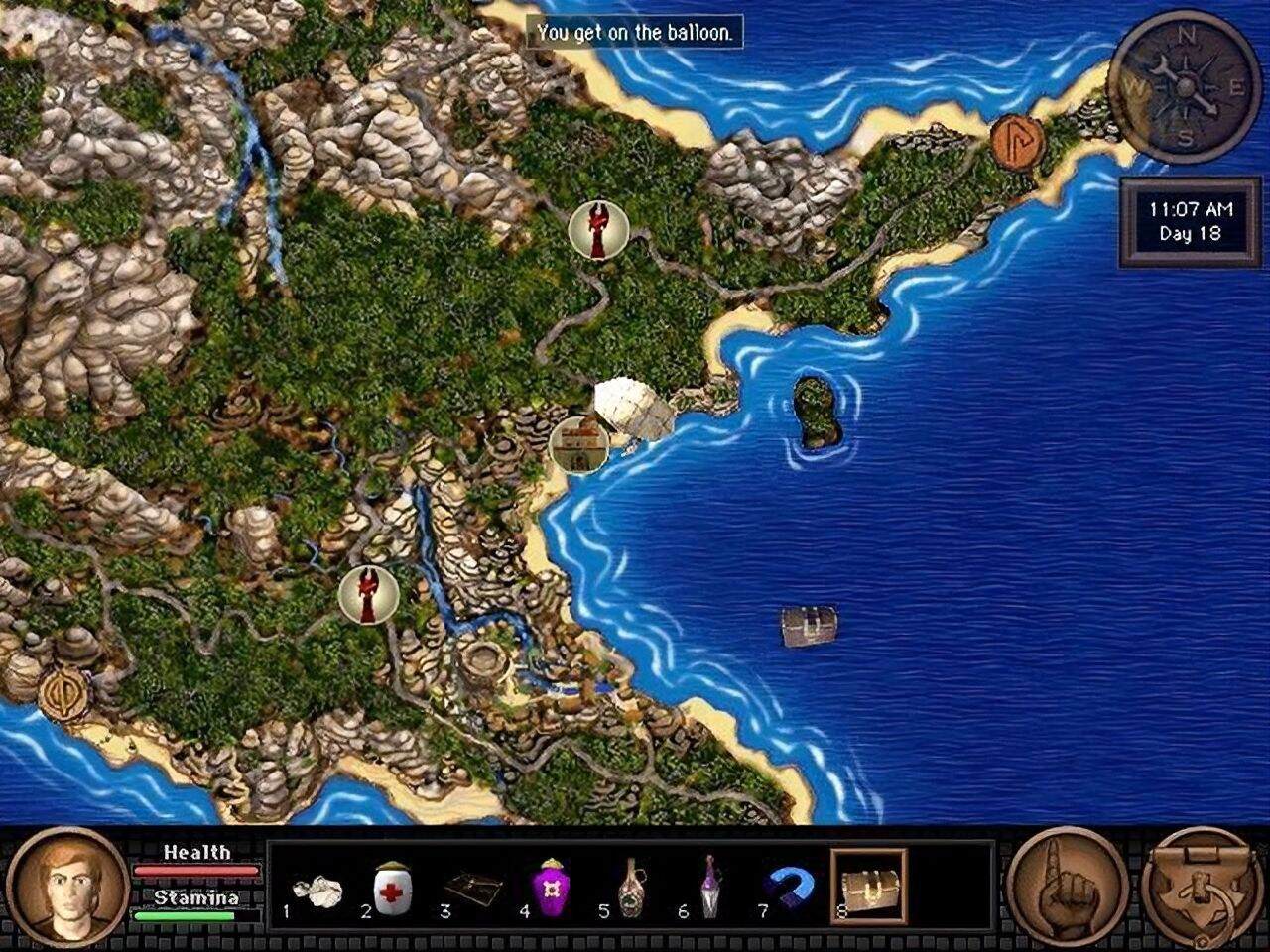1270x952 pixels.
Task: Select the magnet in inventory slot 7
Action: 791,886
